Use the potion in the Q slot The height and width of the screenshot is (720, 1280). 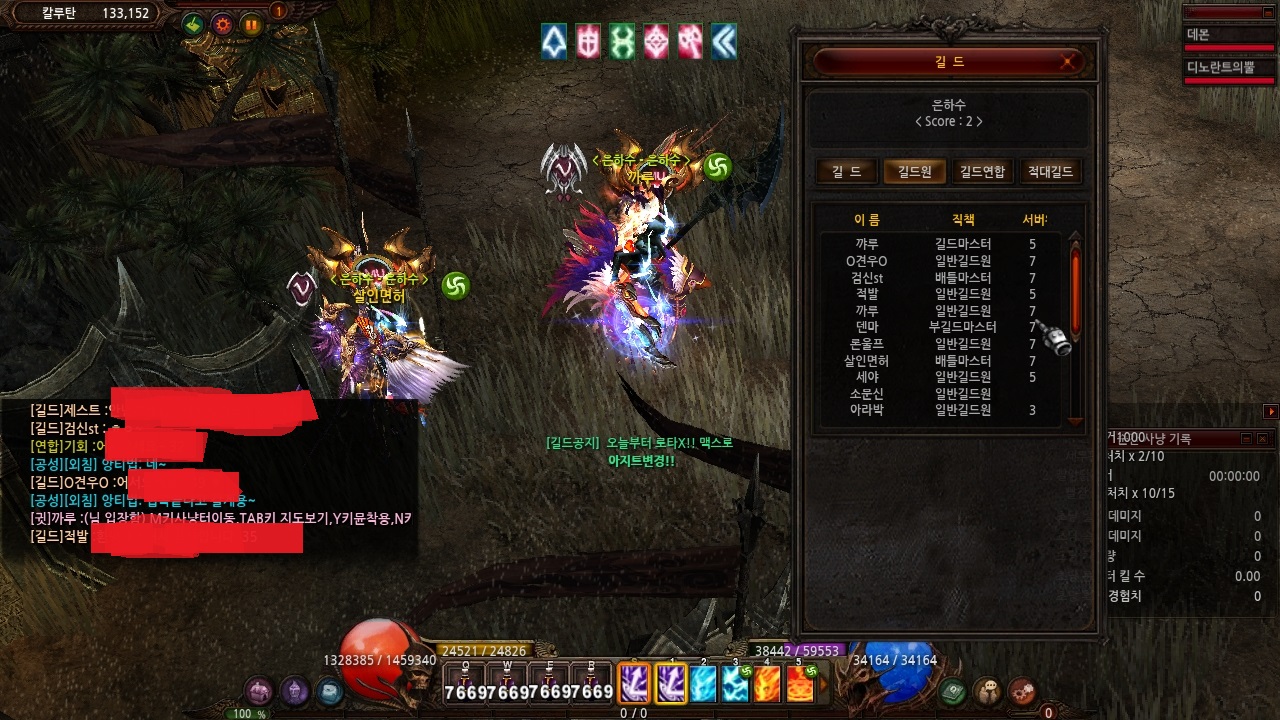coord(465,684)
